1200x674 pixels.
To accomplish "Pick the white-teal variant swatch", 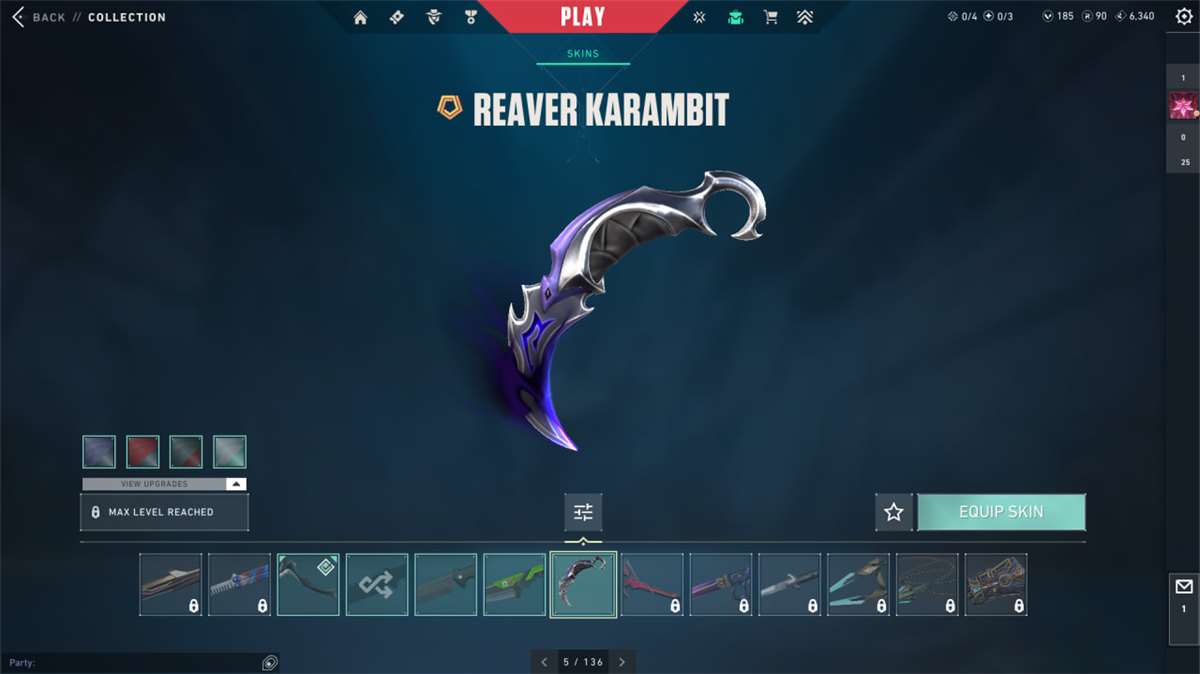I will tap(230, 452).
